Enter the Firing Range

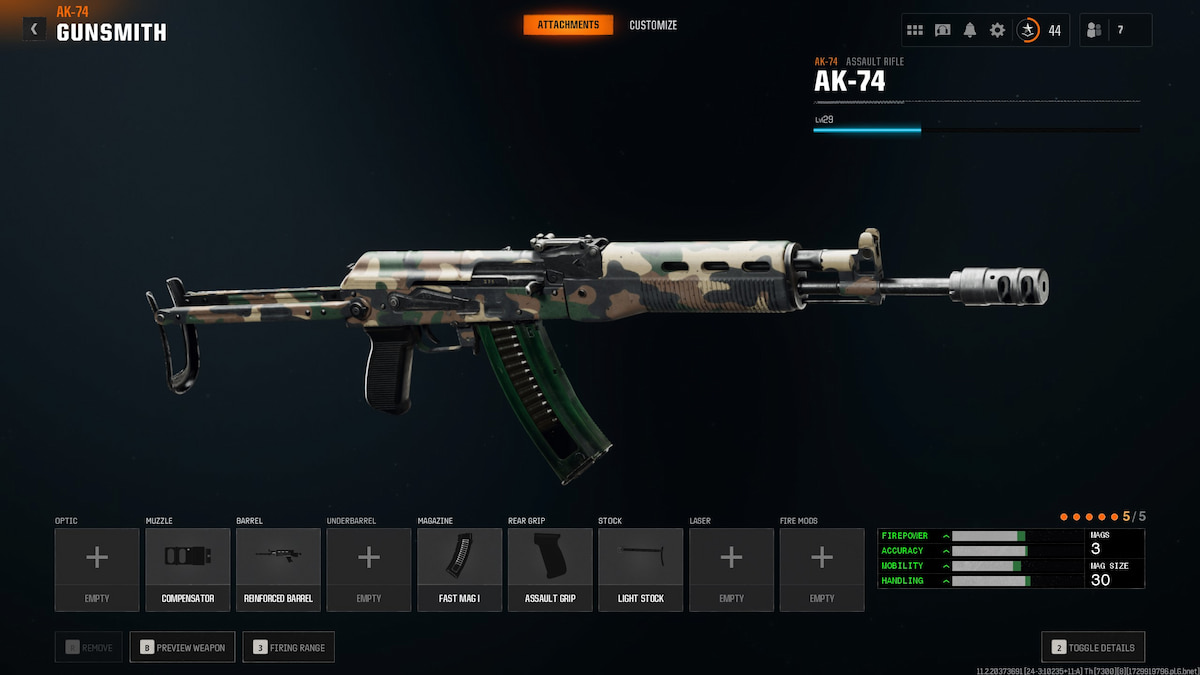coord(290,648)
